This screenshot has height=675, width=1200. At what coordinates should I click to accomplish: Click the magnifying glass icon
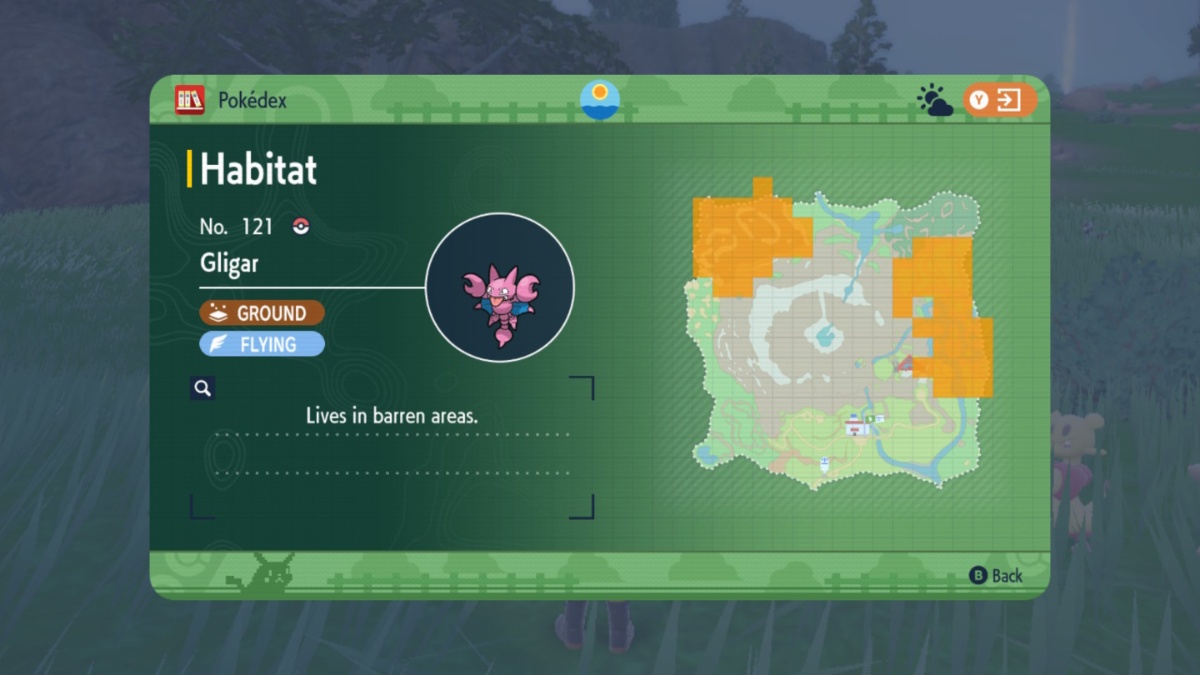(203, 388)
